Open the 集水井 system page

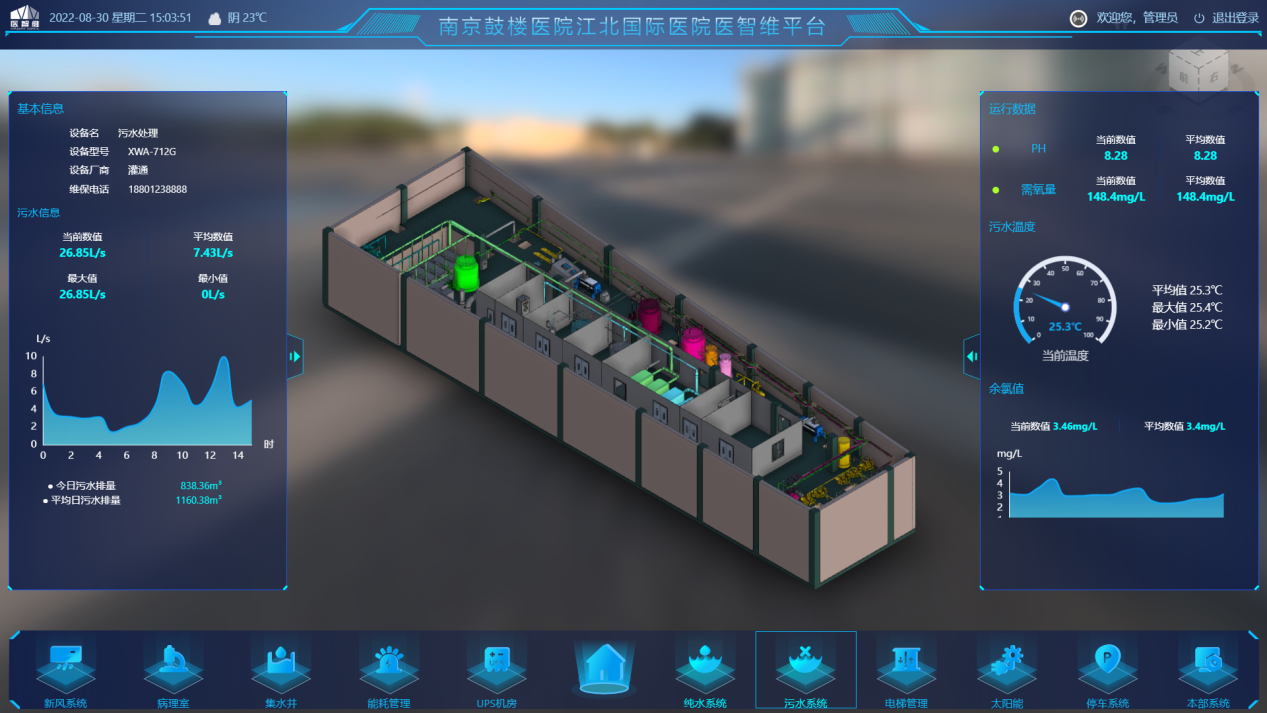281,667
